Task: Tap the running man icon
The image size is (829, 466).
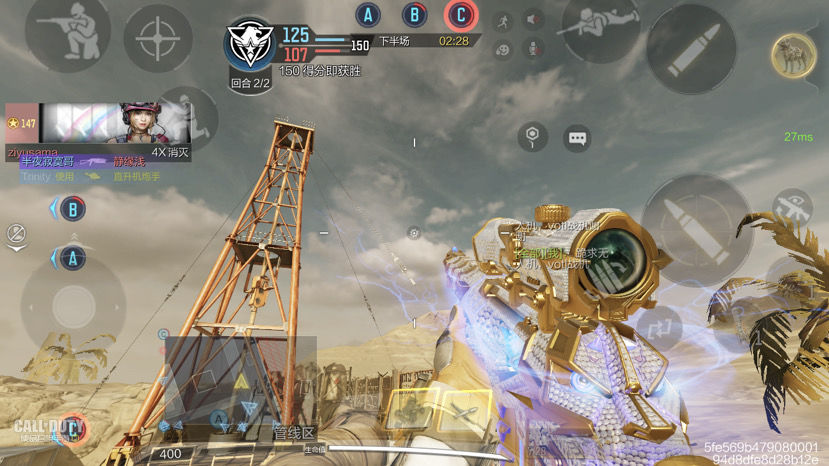Action: 503,19
